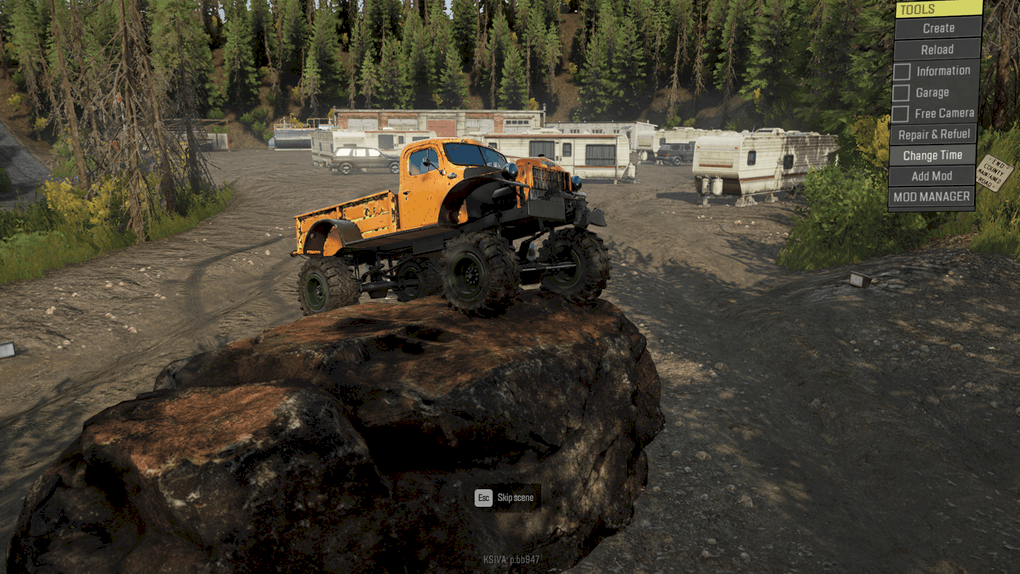
Task: Choose Repair & Refuel
Action: point(933,134)
